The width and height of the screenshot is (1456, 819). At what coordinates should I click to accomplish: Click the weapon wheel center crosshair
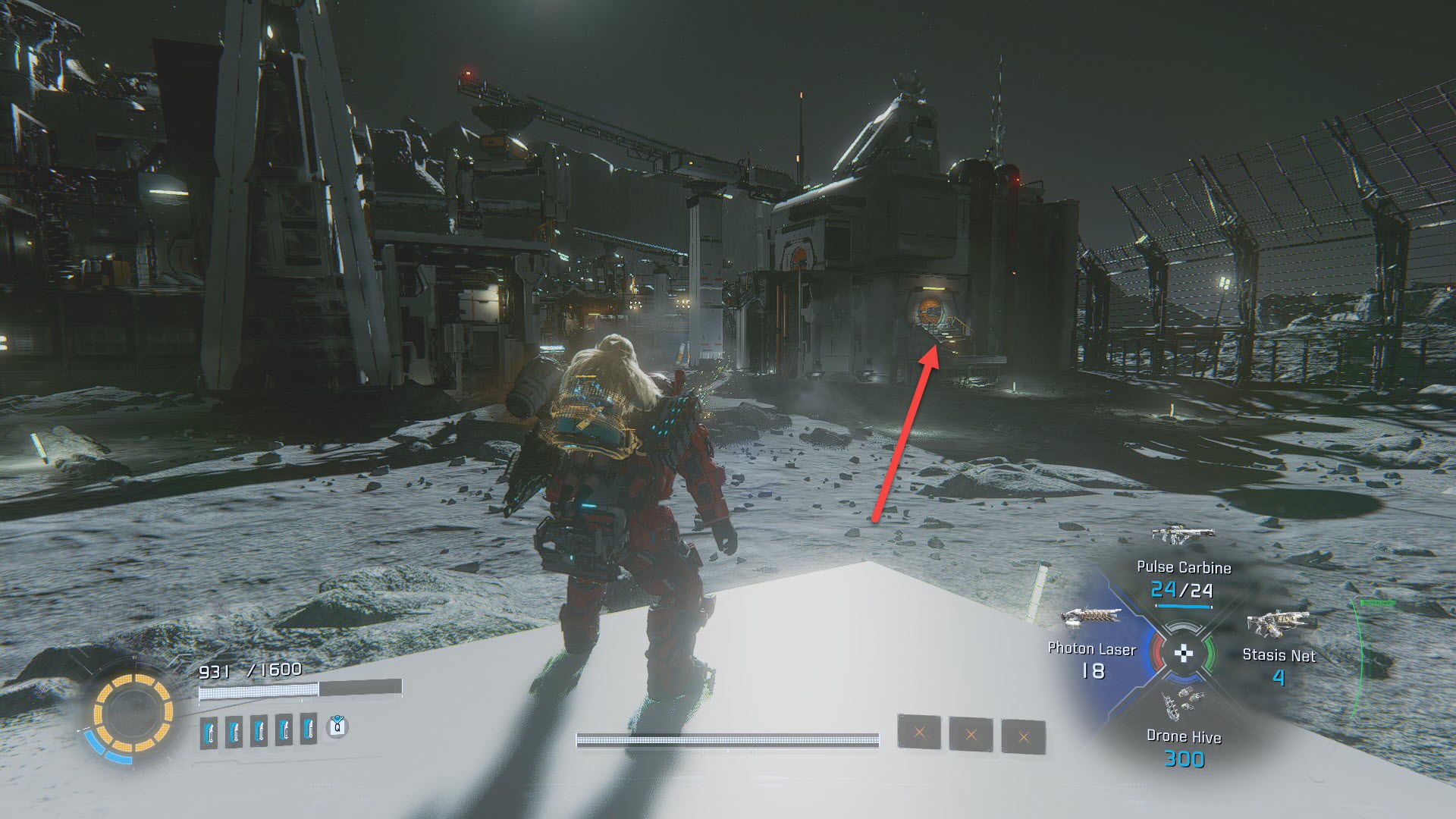[x=1183, y=654]
